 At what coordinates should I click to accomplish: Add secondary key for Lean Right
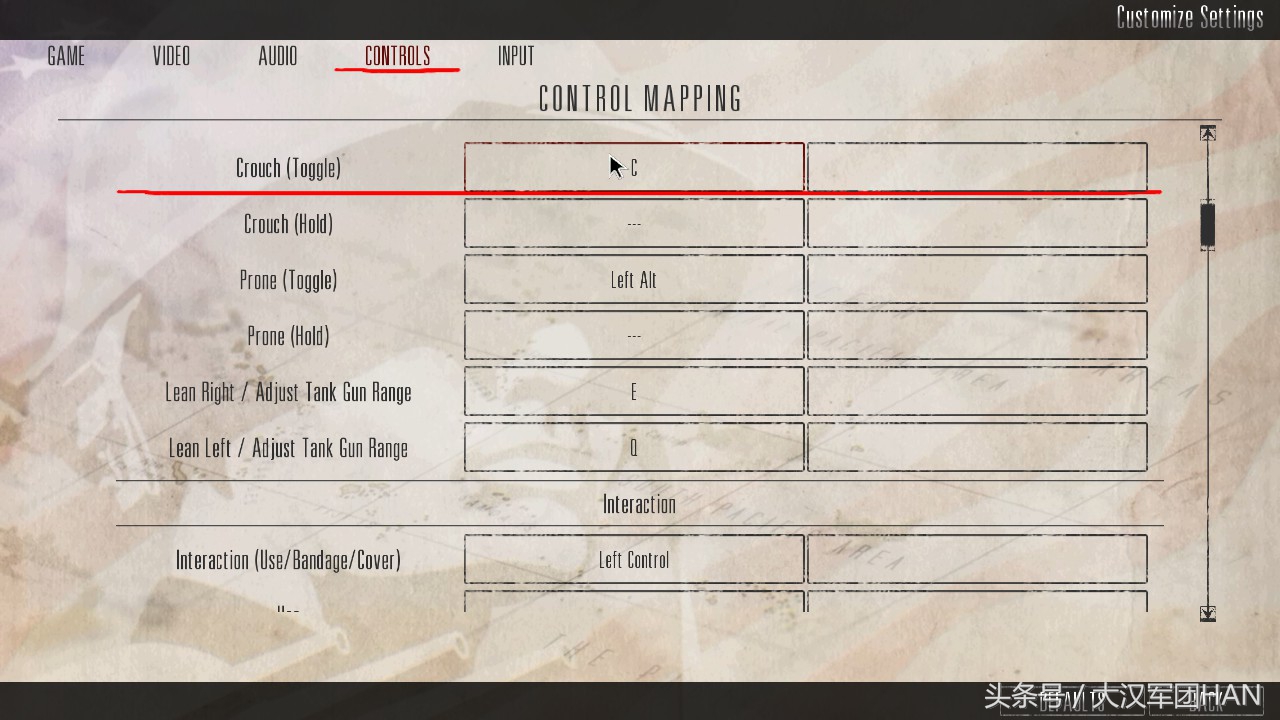977,392
